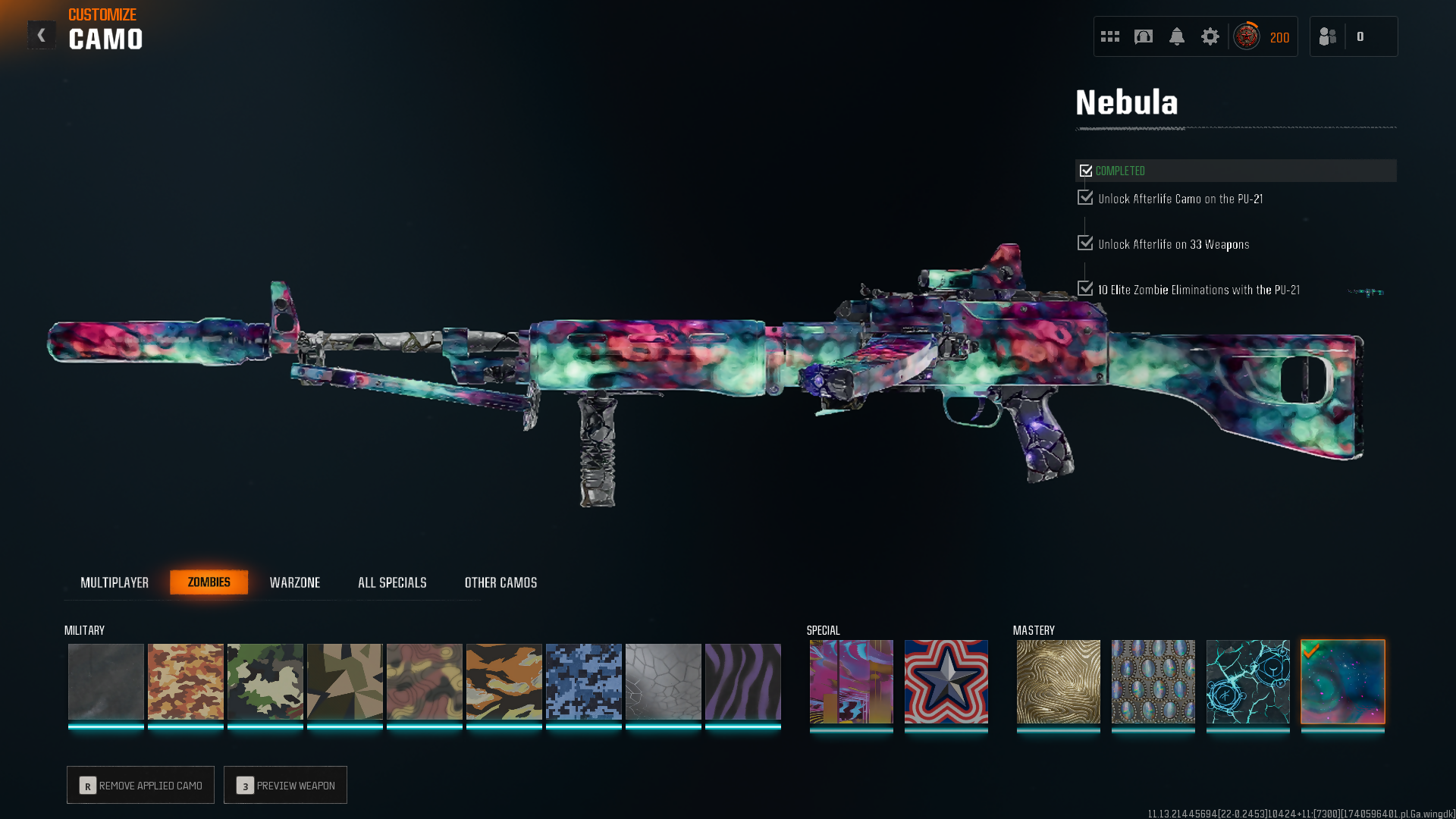Choose the cyan cracked-lightning mastery camo

[1248, 681]
